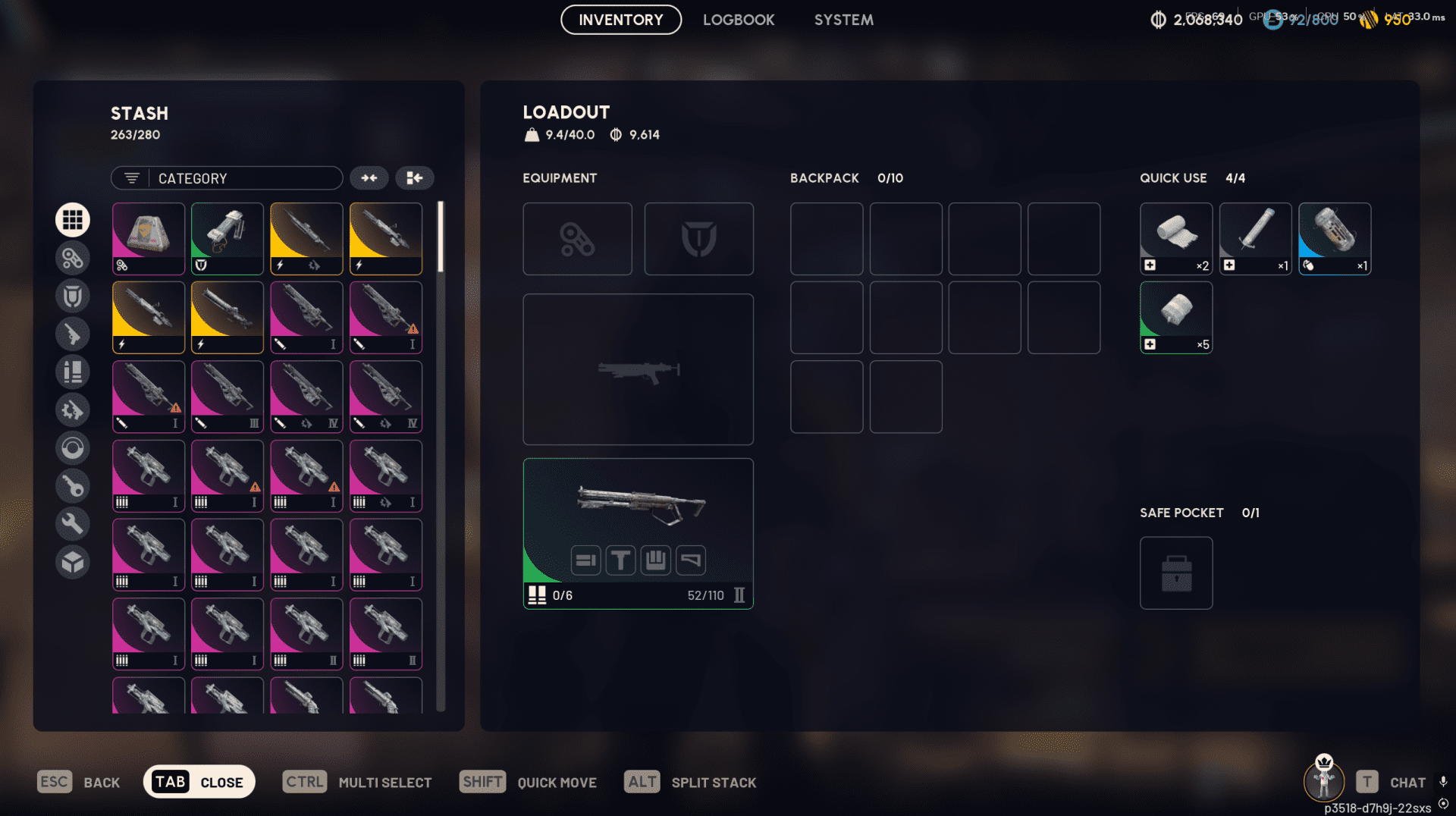
Task: Select the Shields stash category
Action: coord(73,296)
